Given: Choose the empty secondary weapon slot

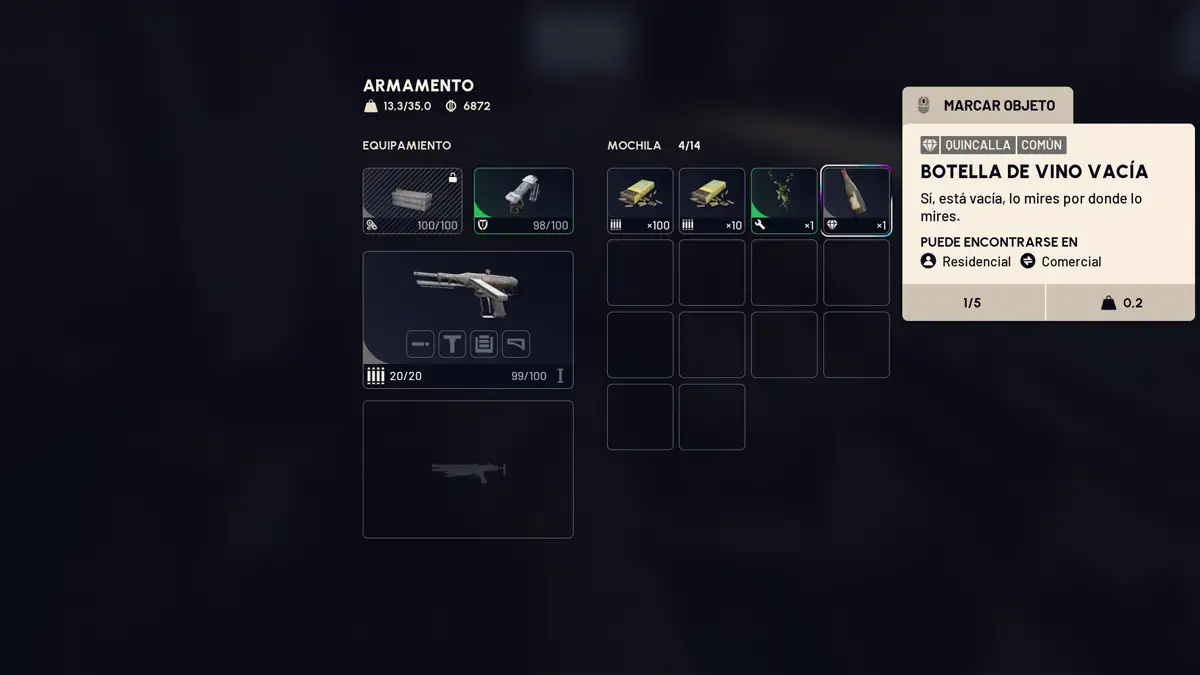Looking at the screenshot, I should pos(468,469).
